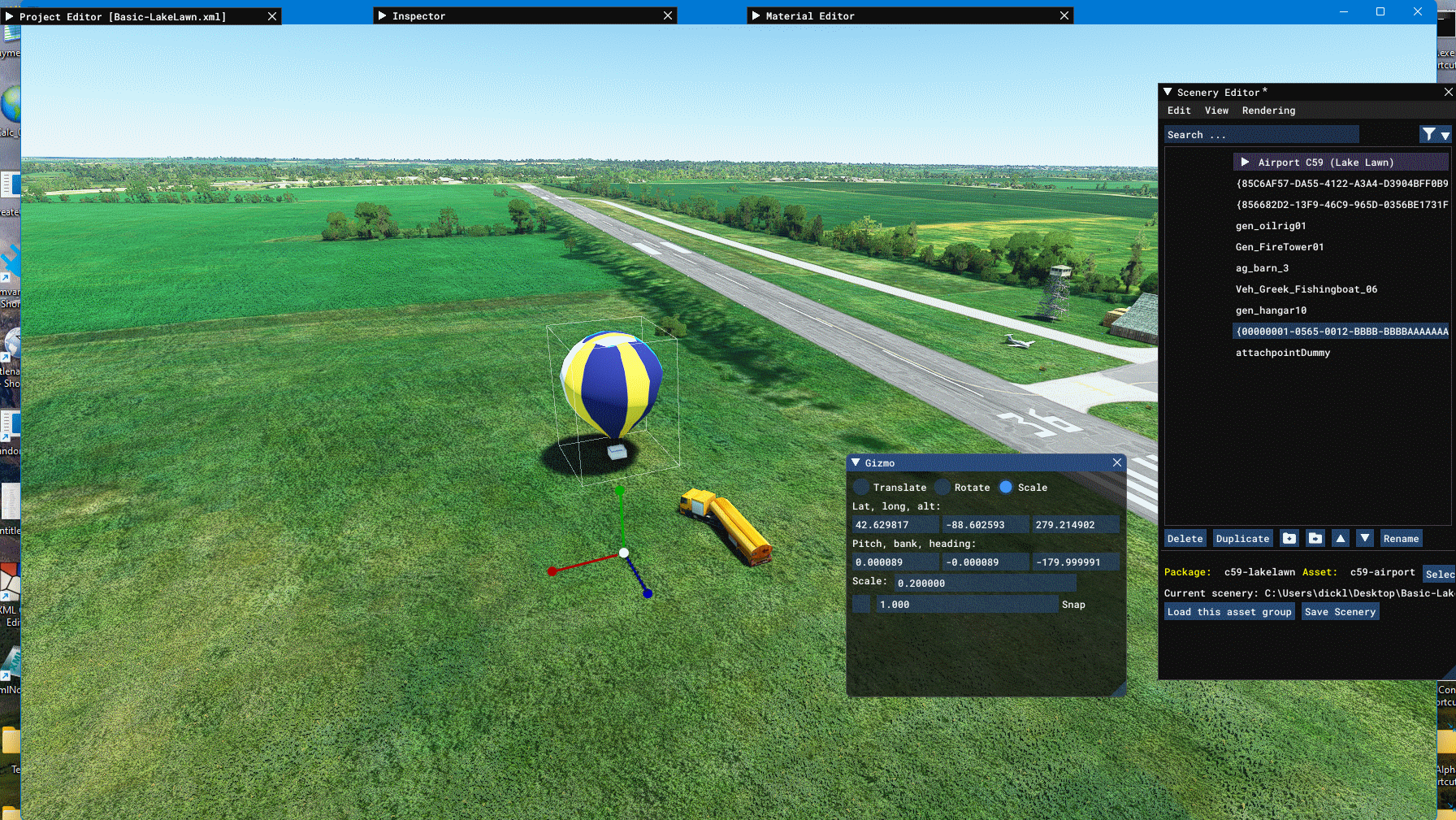Screen dimensions: 1456x820
Task: Click the Inspector window arrow icon
Action: pyautogui.click(x=381, y=15)
